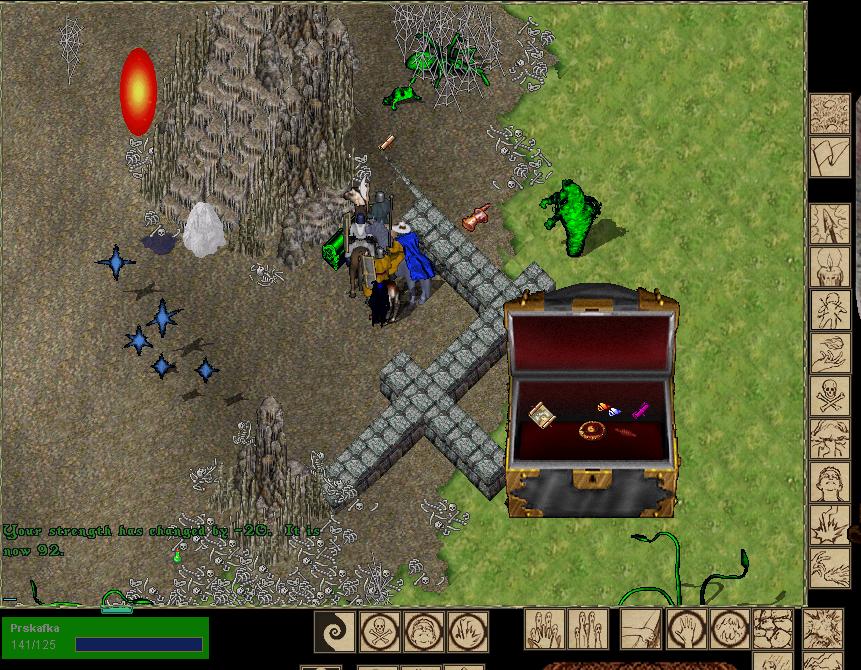Click the candle-shaped spell icon
Screen dimensions: 861x670
pos(829,267)
